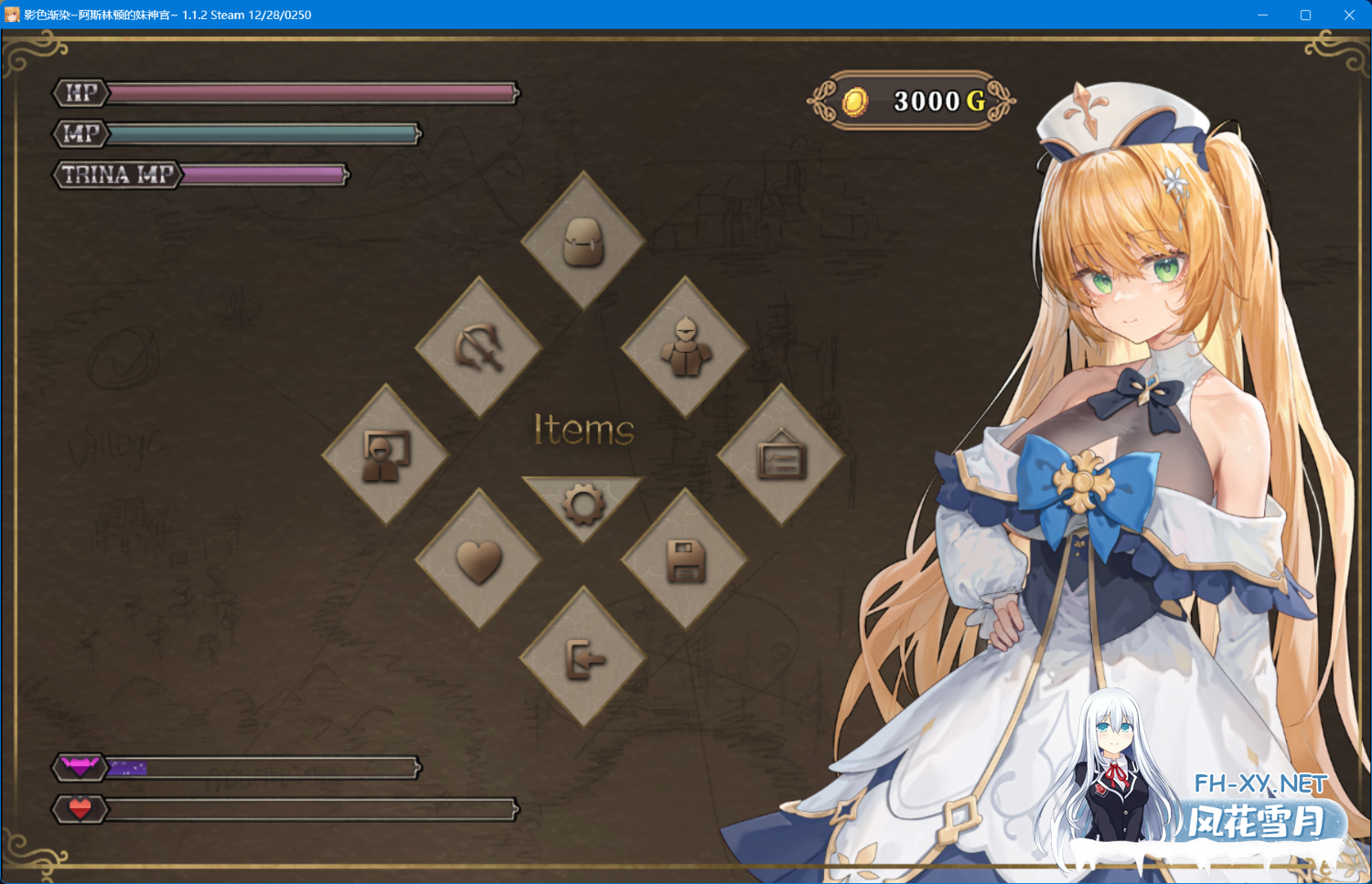Click the floppy disk save diamond
Viewport: 1372px width, 884px height.
tap(685, 559)
